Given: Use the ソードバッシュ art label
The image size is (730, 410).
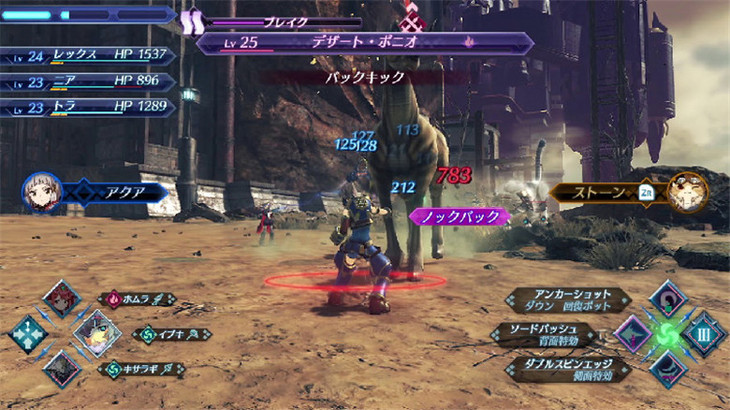Looking at the screenshot, I should pyautogui.click(x=544, y=334).
